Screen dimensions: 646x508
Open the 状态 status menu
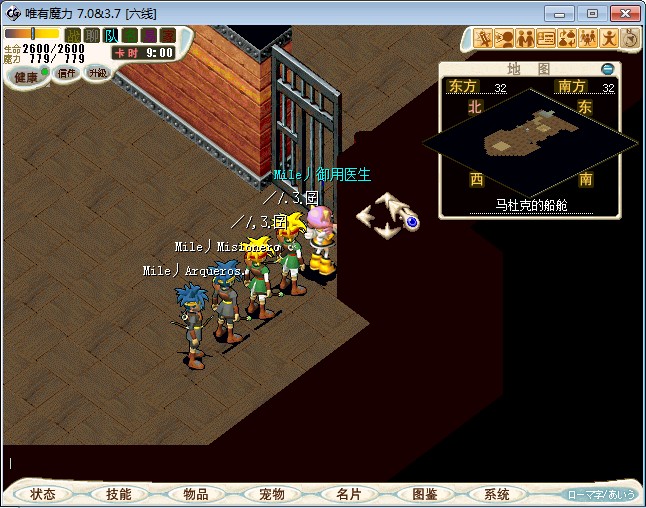[x=43, y=494]
